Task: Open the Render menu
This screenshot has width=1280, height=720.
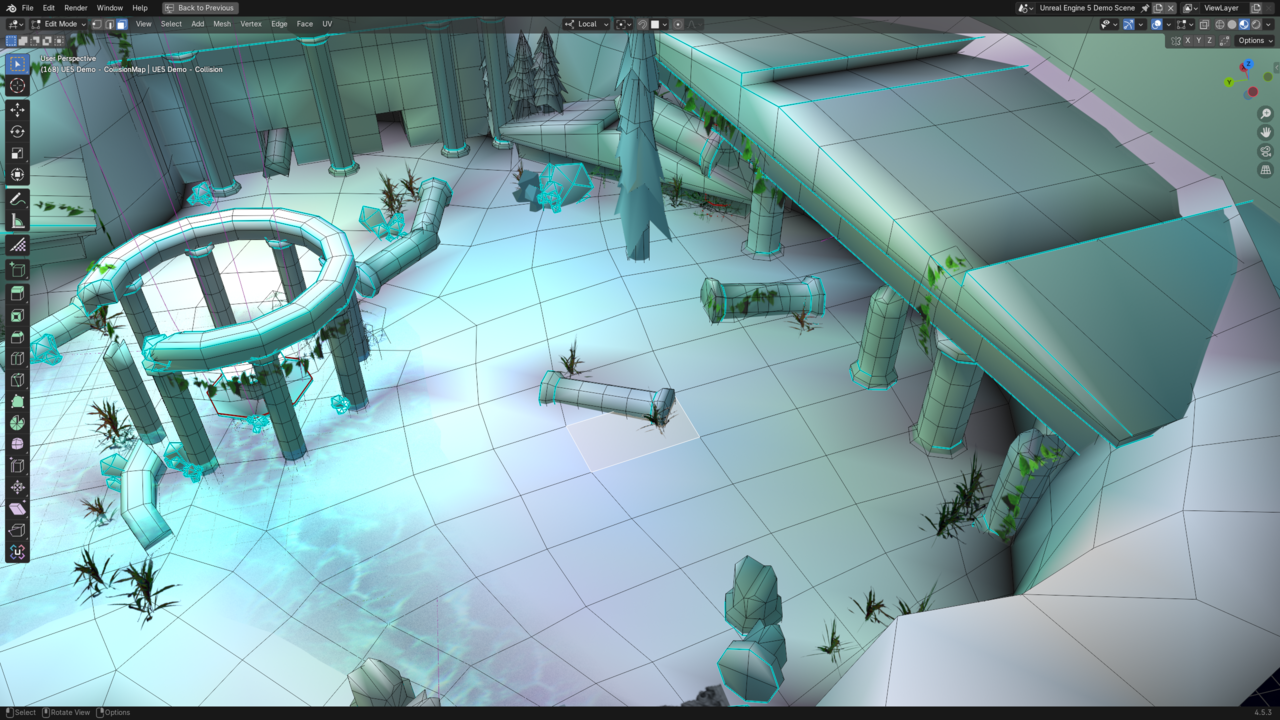Action: (76, 8)
